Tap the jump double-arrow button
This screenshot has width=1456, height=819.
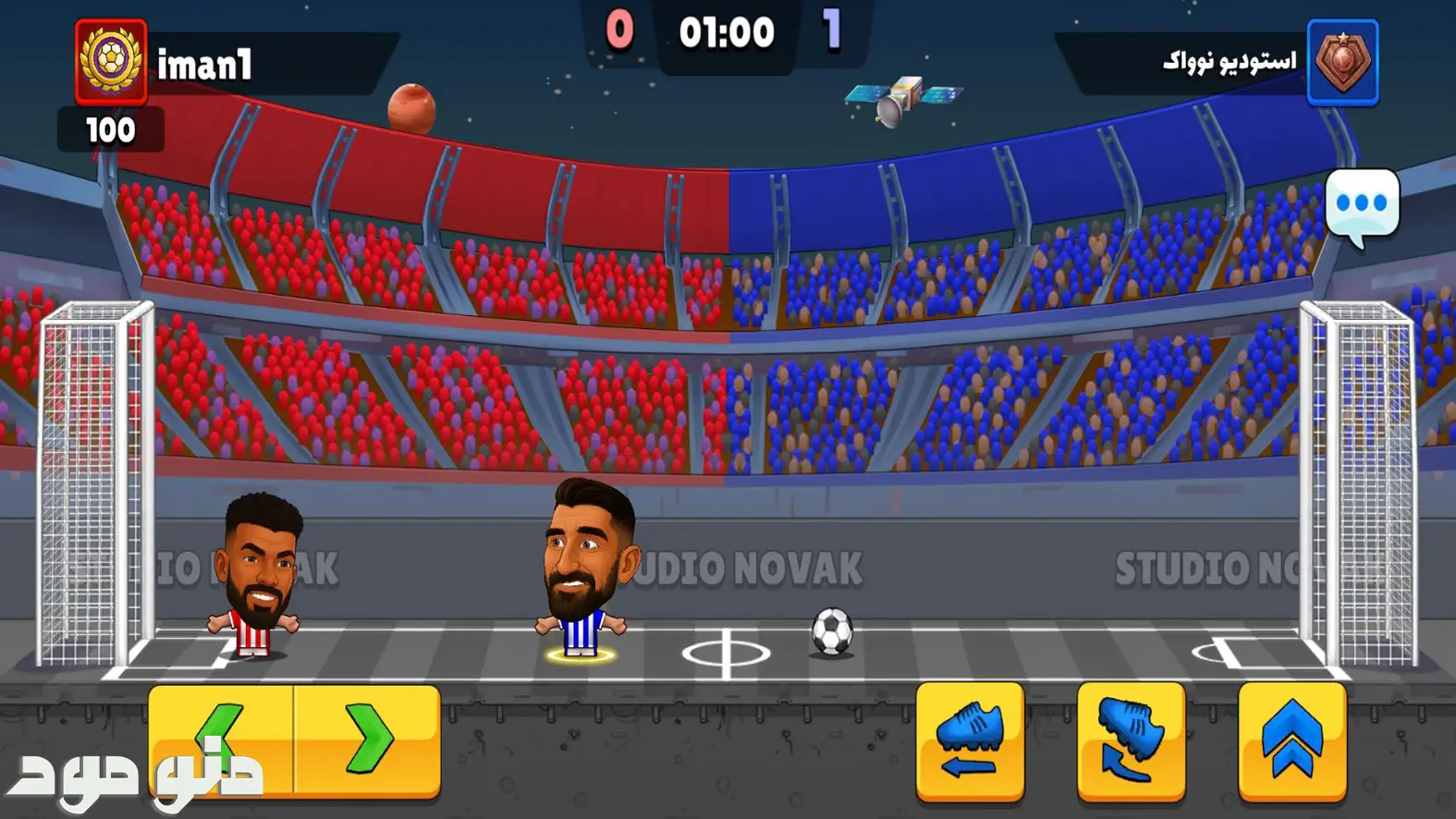click(1291, 740)
